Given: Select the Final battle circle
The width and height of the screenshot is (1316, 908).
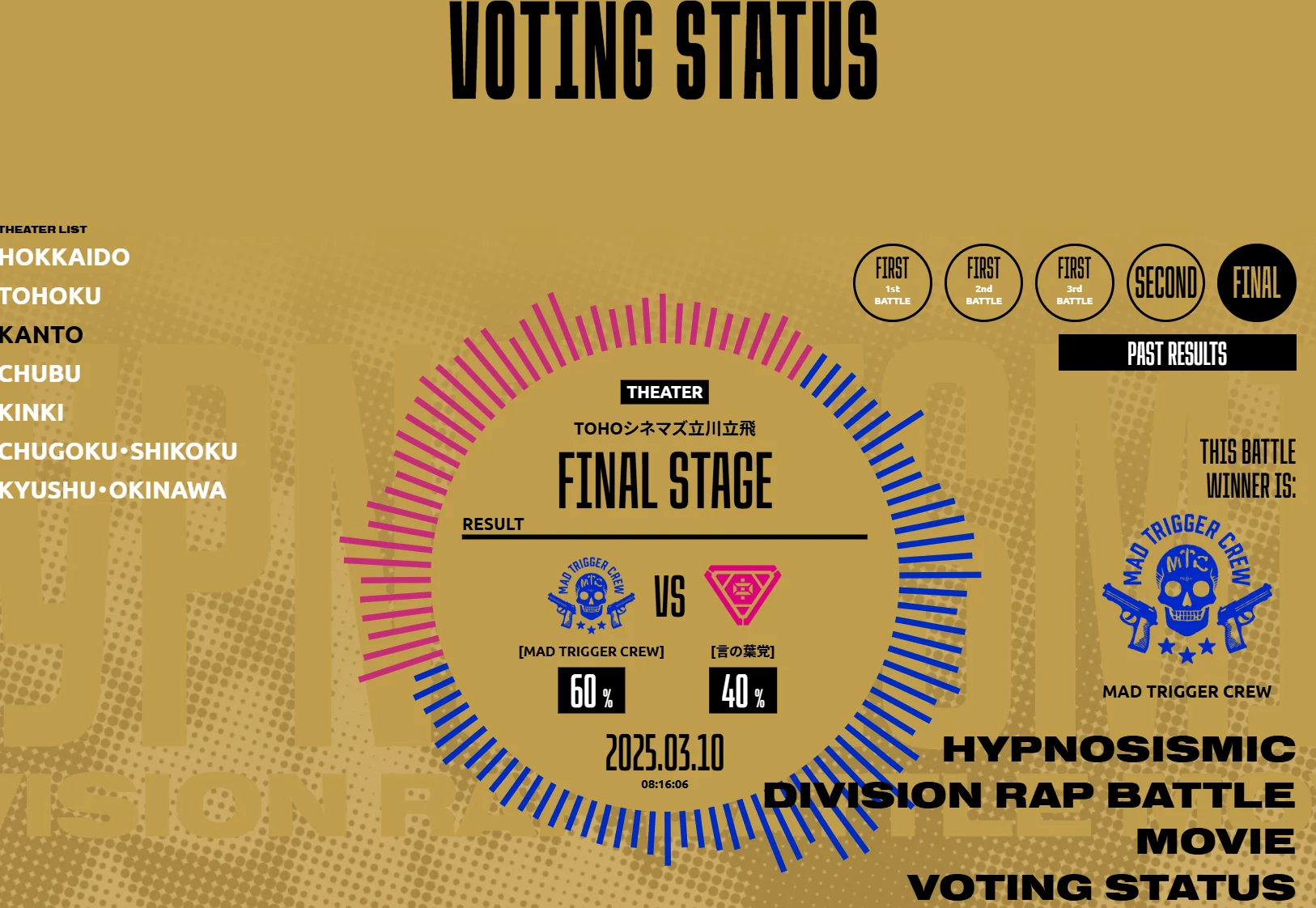Looking at the screenshot, I should point(1256,283).
